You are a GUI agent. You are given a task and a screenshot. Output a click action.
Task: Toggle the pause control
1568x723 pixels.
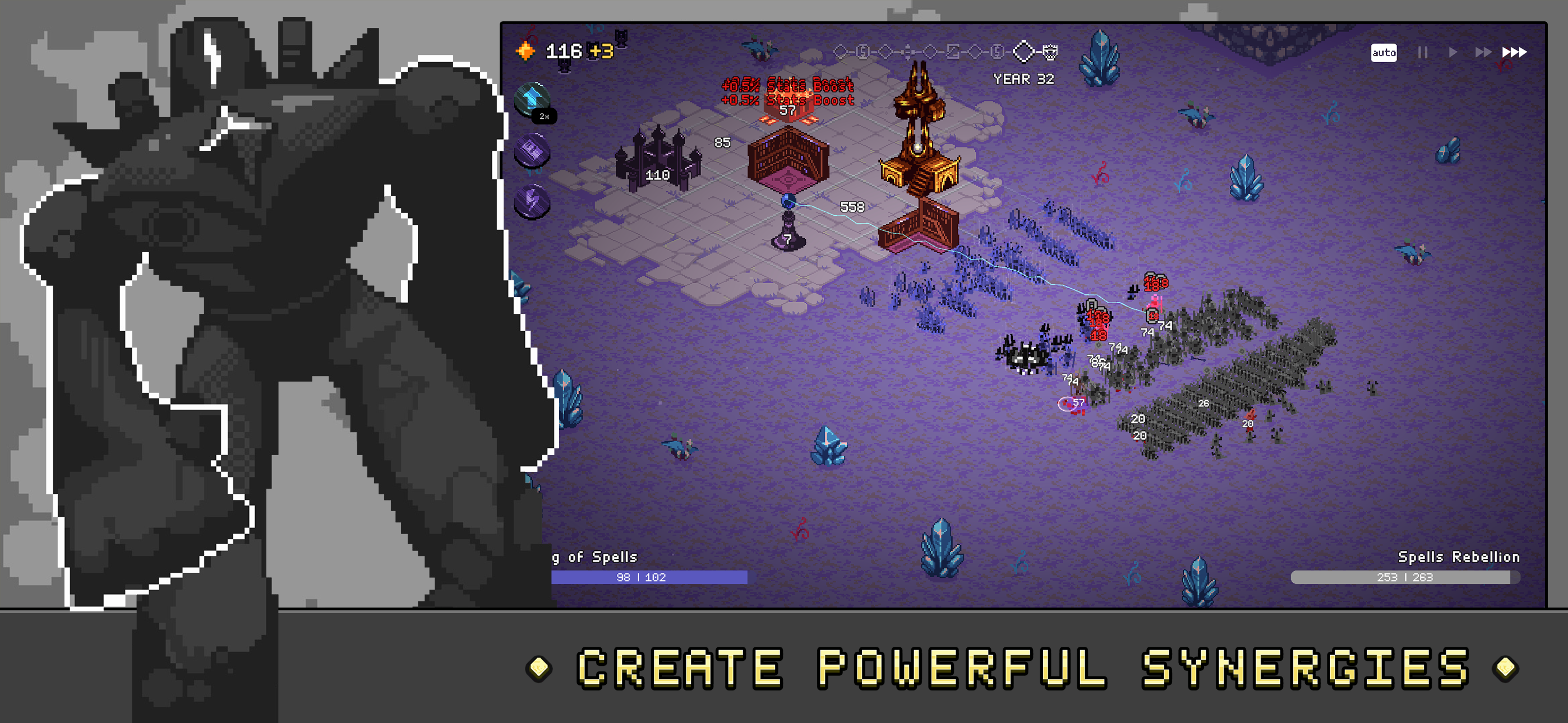pos(1423,52)
